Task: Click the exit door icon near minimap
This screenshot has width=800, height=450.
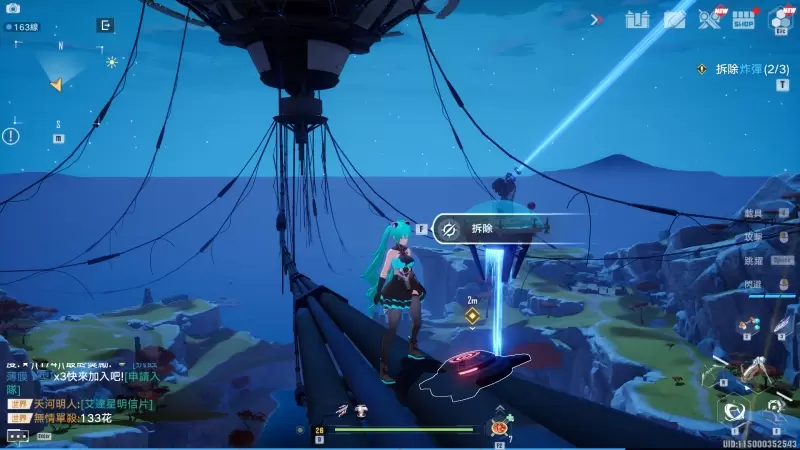Action: coord(105,26)
